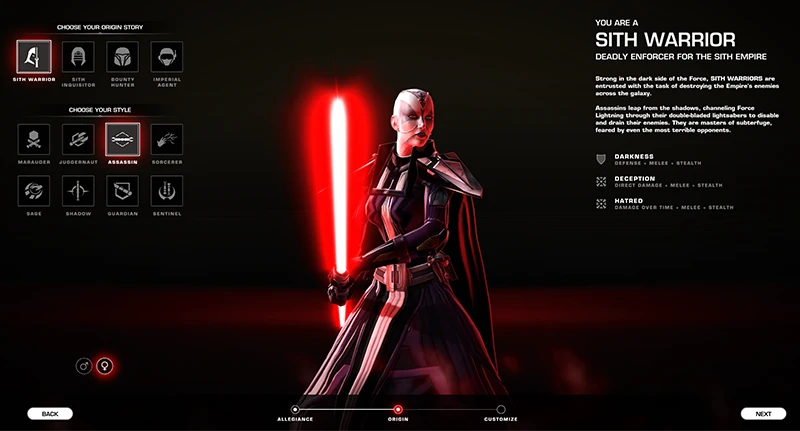Click the Origin step marker
Screen dimensions: 800x431
coord(398,409)
